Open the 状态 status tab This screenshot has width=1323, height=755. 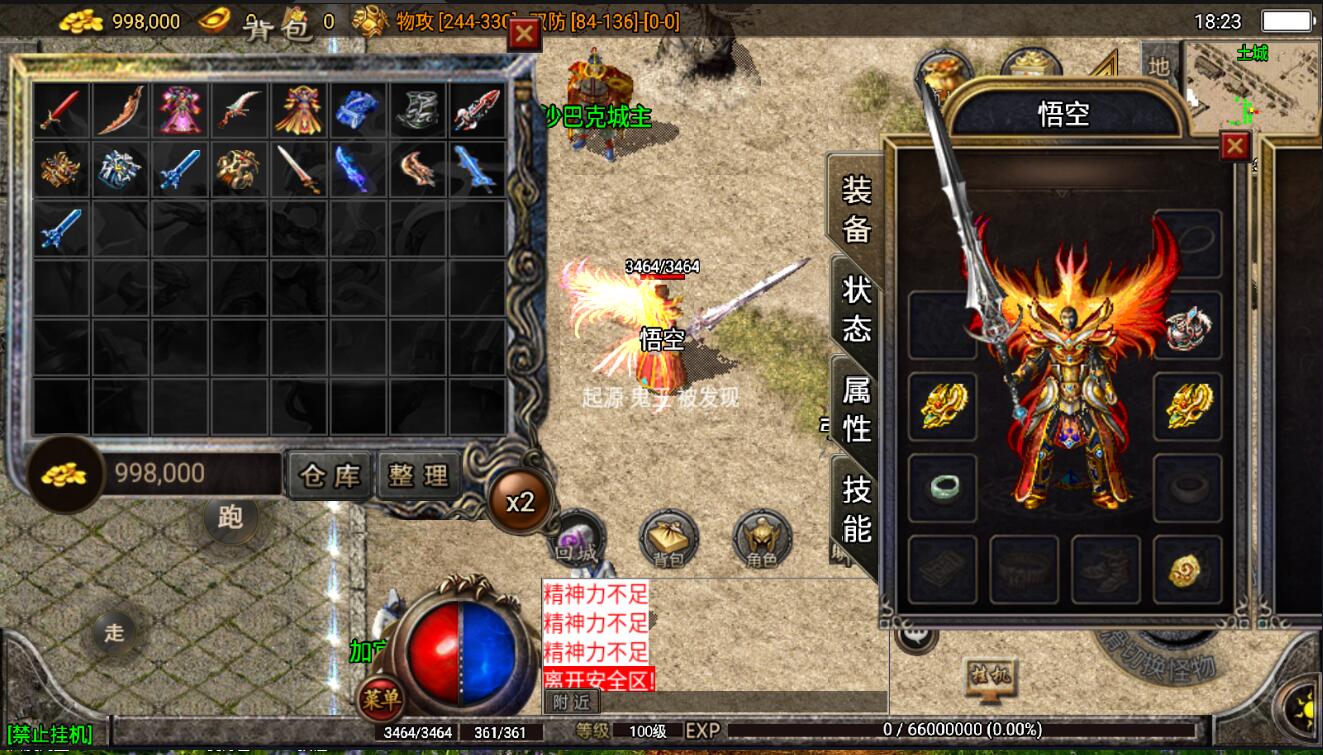coord(857,309)
